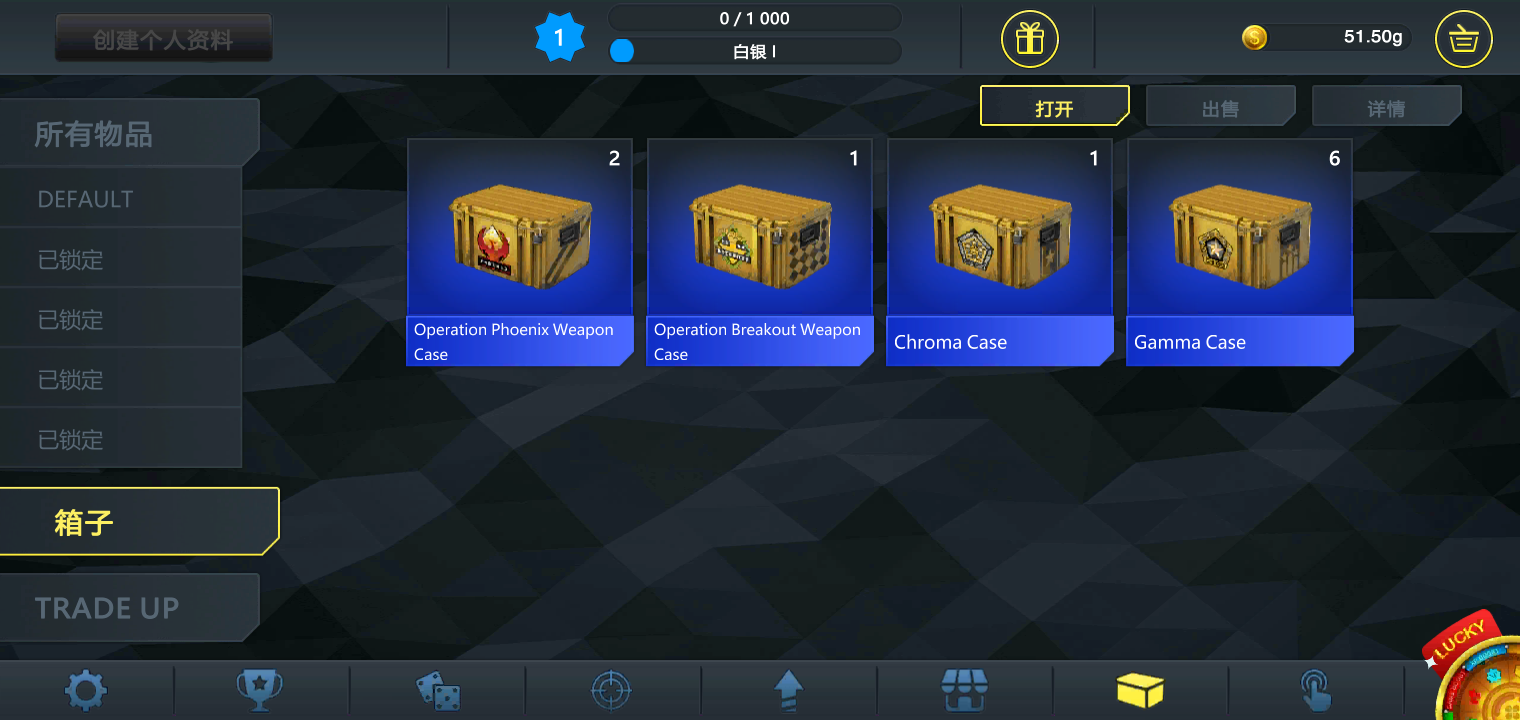Switch to the 详情 tab
The image size is (1520, 720).
(x=1386, y=105)
